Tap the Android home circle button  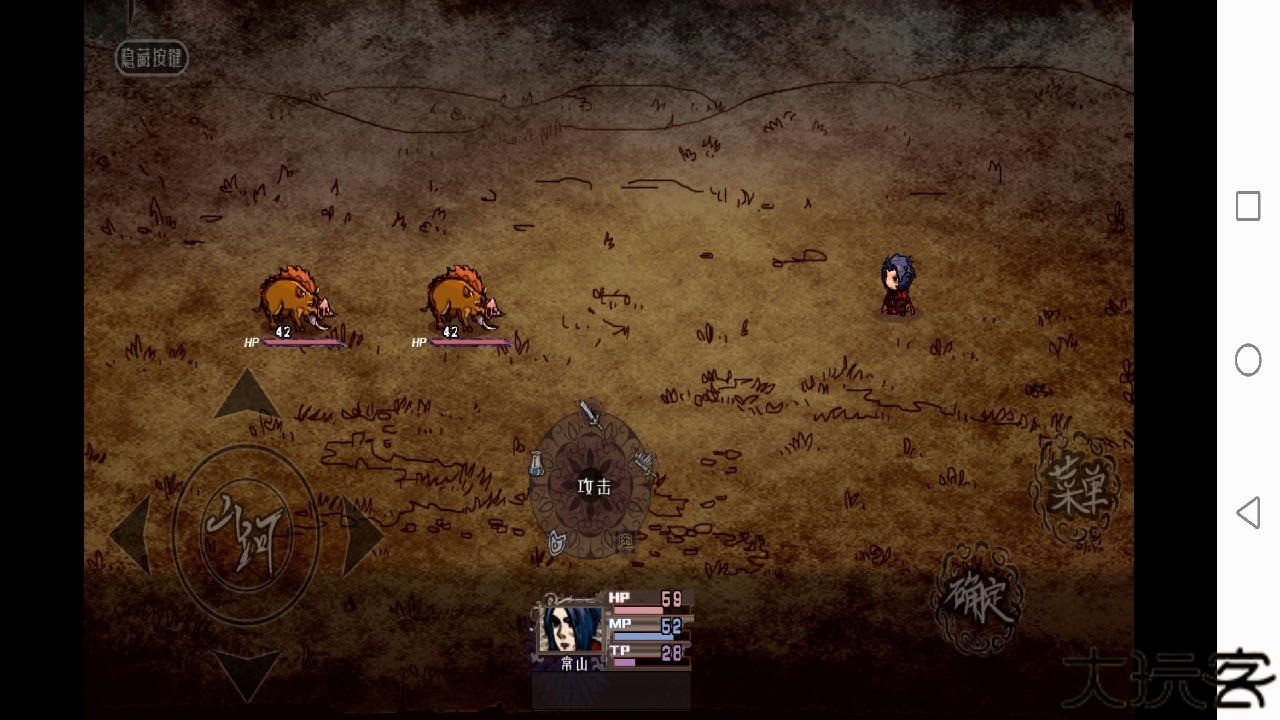1248,360
